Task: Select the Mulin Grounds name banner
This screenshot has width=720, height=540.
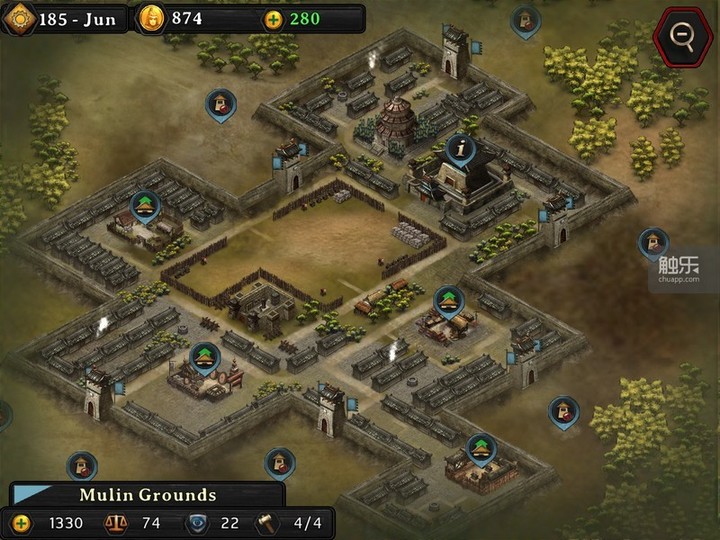Action: click(x=148, y=495)
